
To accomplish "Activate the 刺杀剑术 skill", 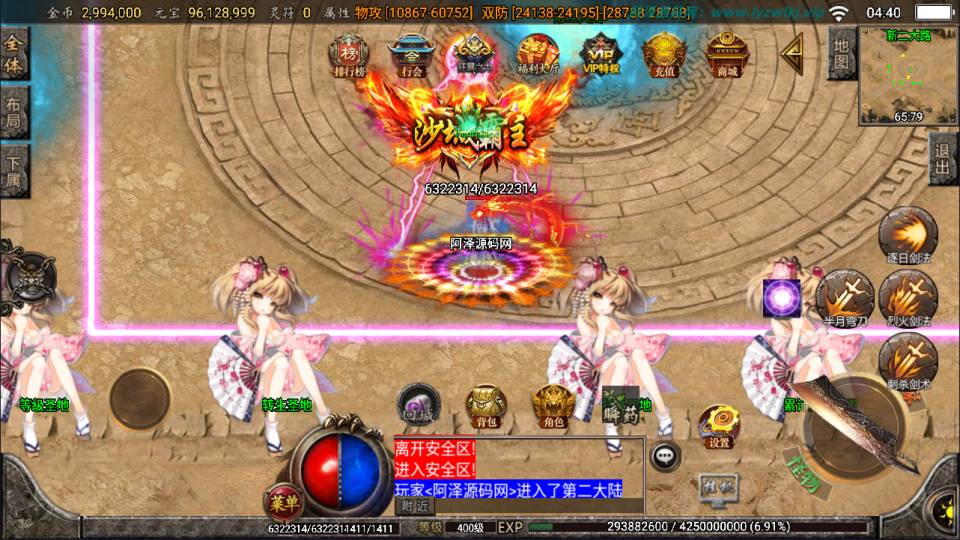I will tap(907, 361).
